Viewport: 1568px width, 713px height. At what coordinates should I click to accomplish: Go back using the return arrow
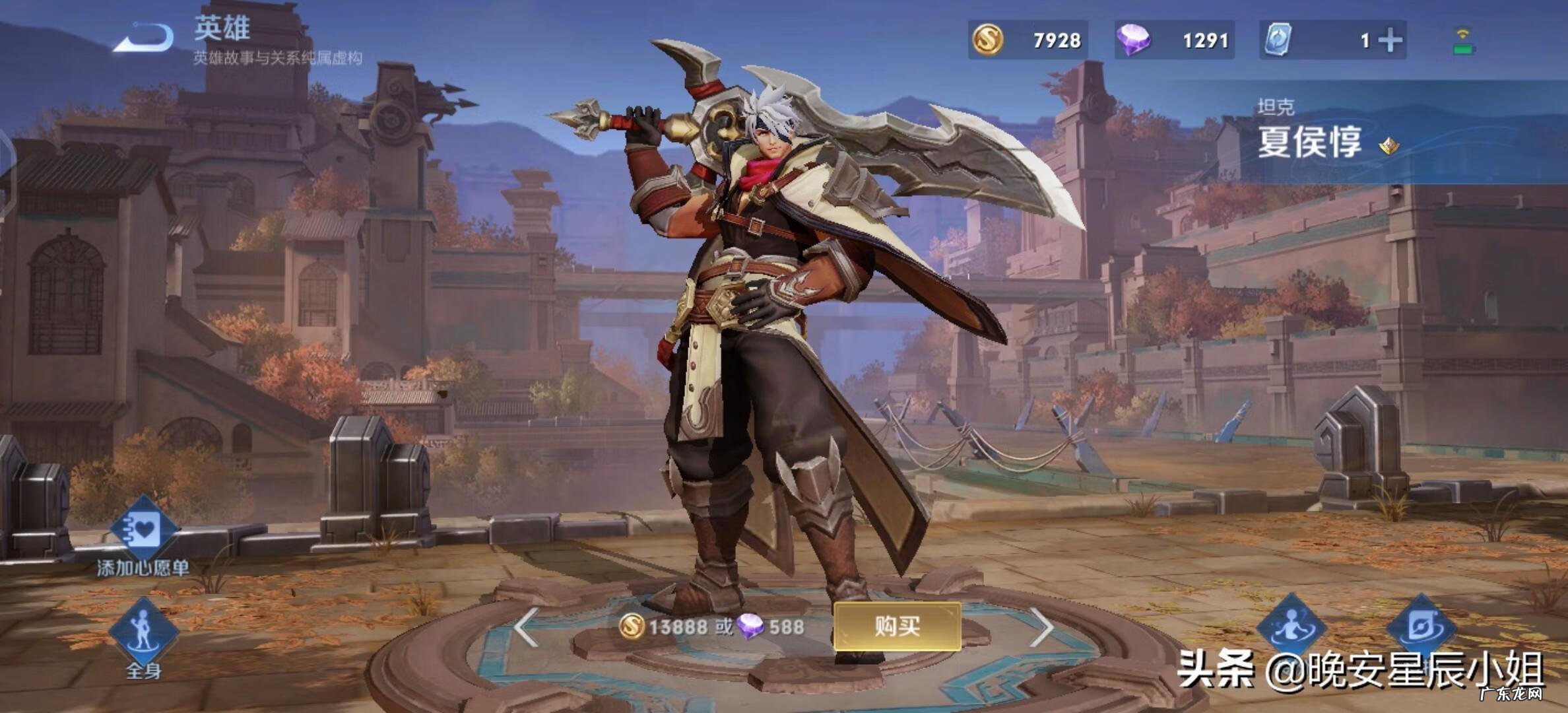(x=145, y=38)
